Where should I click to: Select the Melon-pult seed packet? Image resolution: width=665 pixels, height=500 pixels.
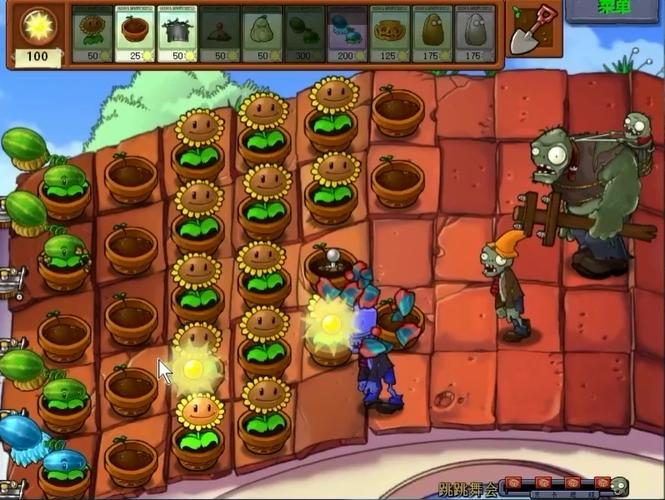(304, 34)
